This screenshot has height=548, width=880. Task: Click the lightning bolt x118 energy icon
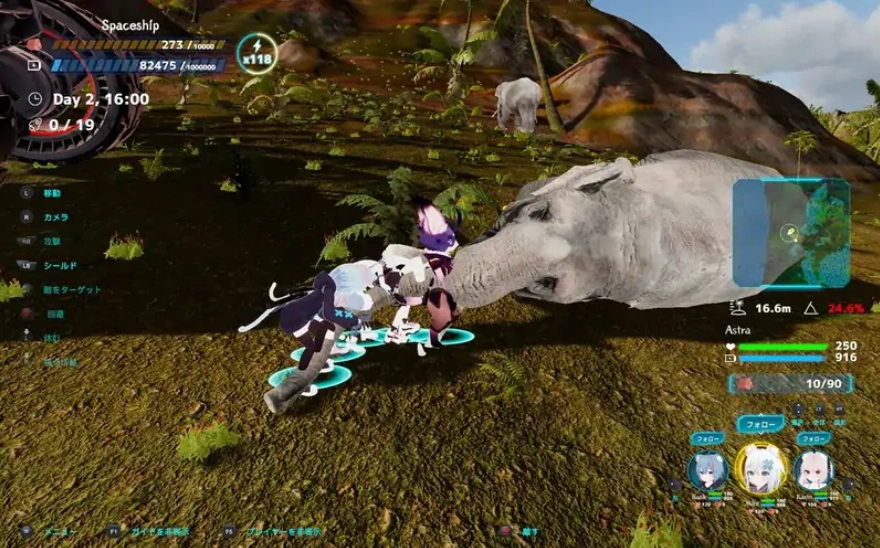click(258, 53)
